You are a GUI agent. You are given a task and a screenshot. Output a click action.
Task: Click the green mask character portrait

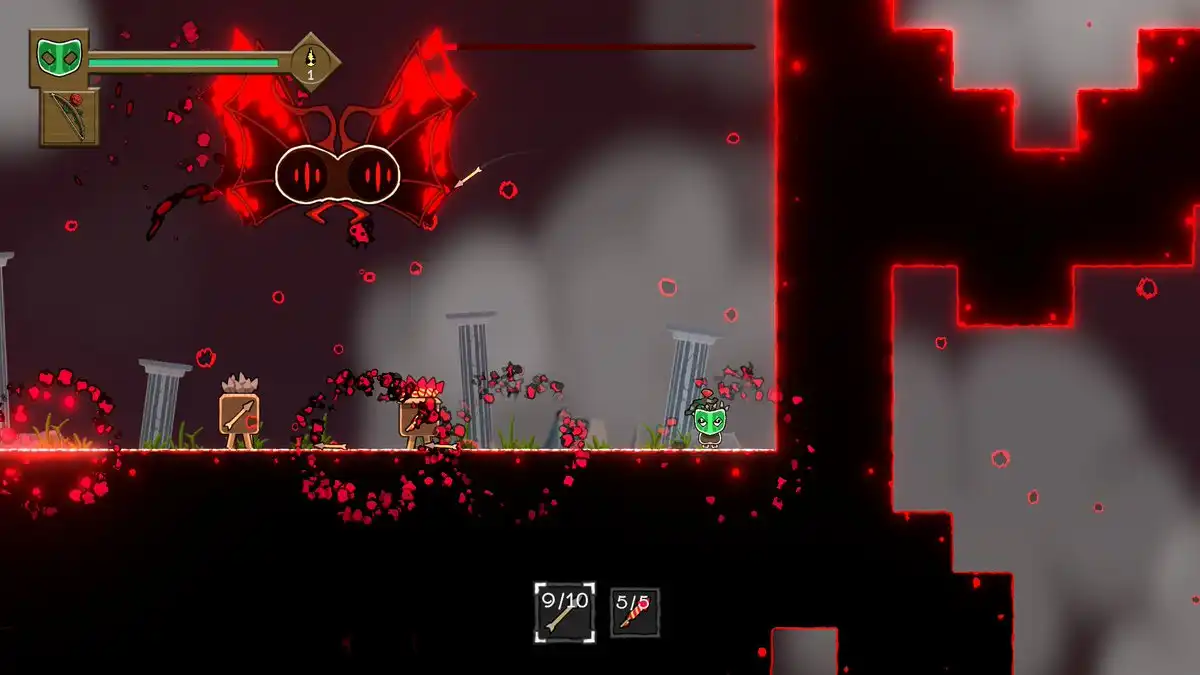[x=59, y=57]
